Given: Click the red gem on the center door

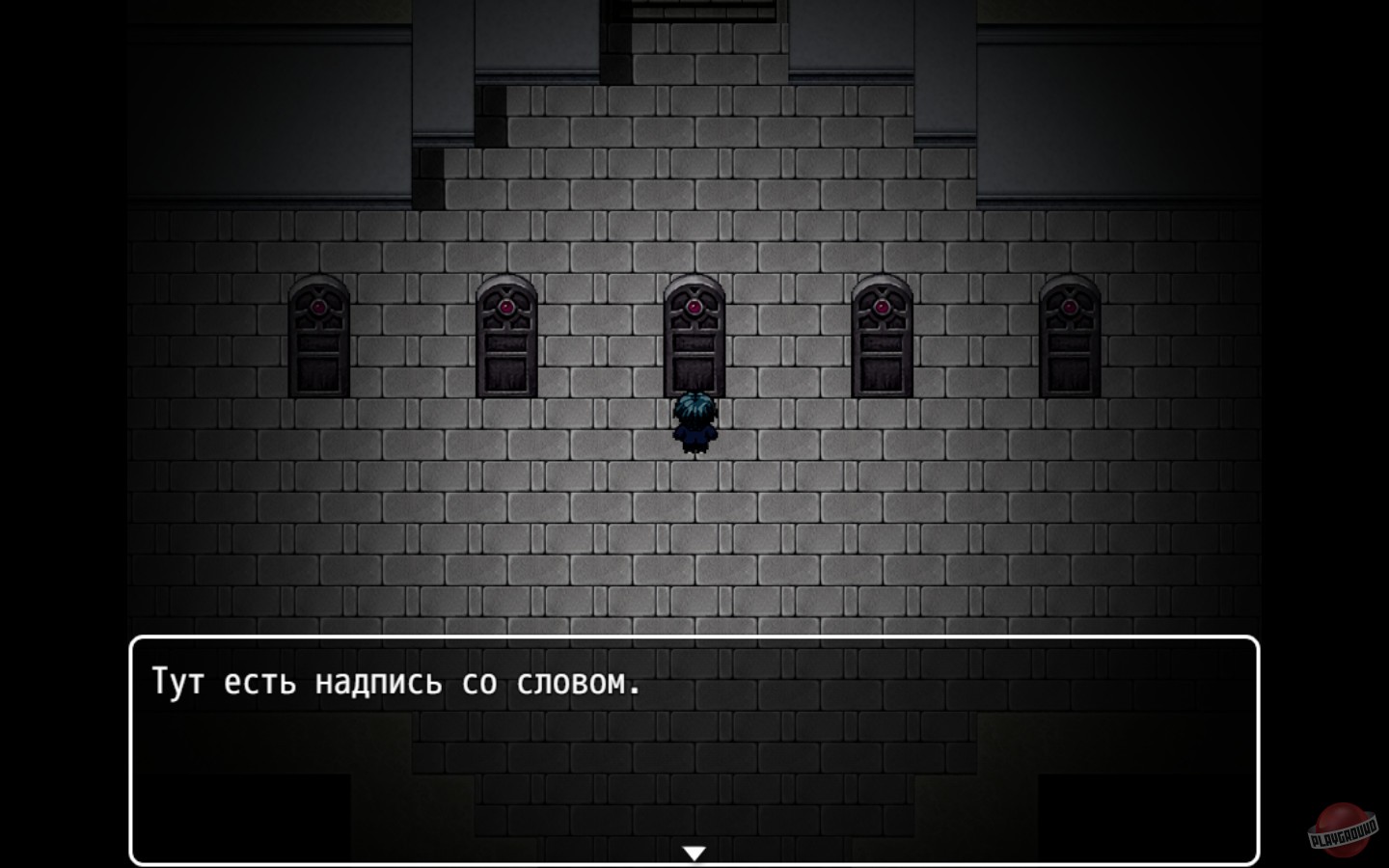Looking at the screenshot, I should pyautogui.click(x=694, y=307).
